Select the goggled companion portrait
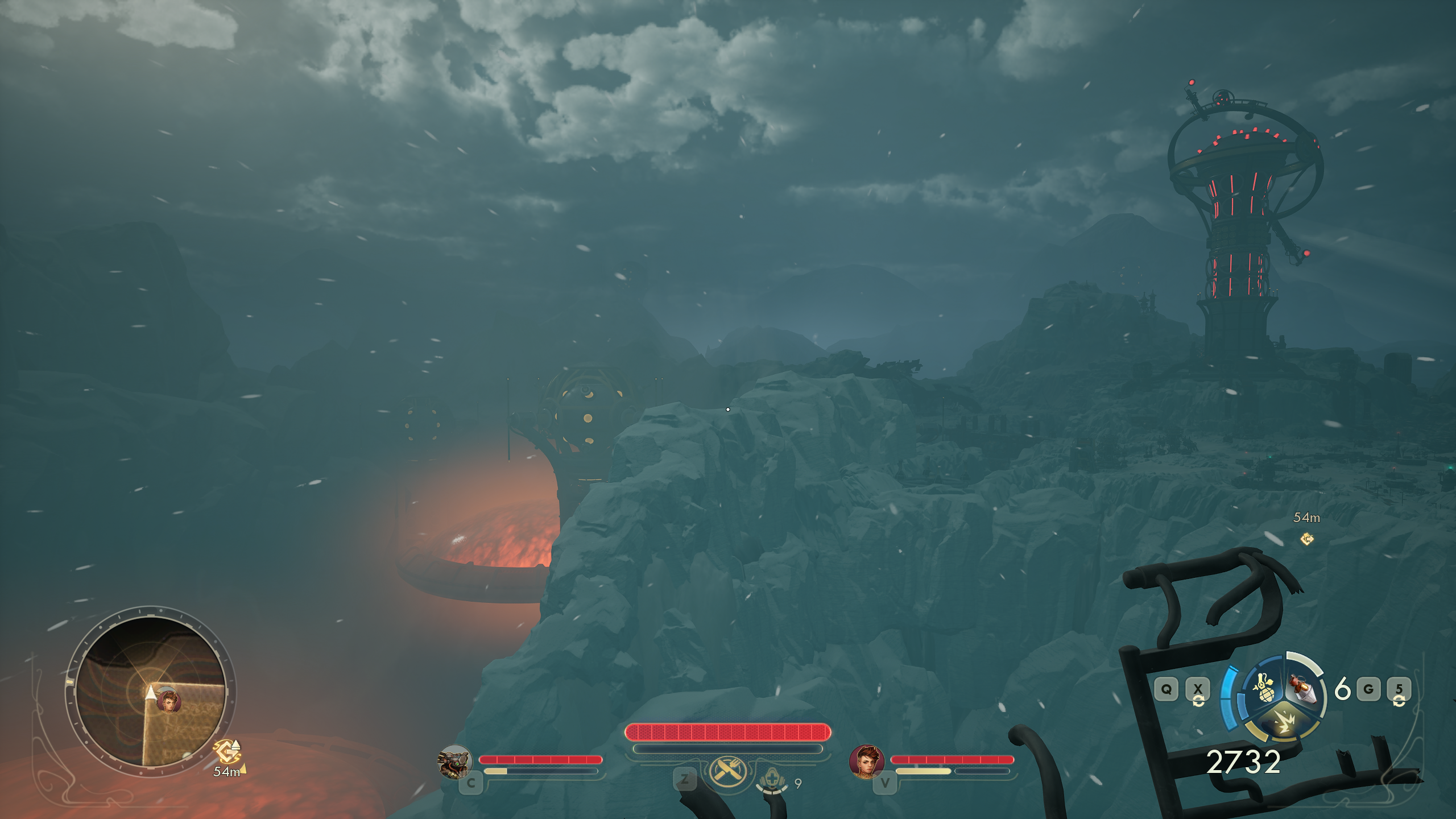Image resolution: width=1456 pixels, height=819 pixels. (454, 761)
